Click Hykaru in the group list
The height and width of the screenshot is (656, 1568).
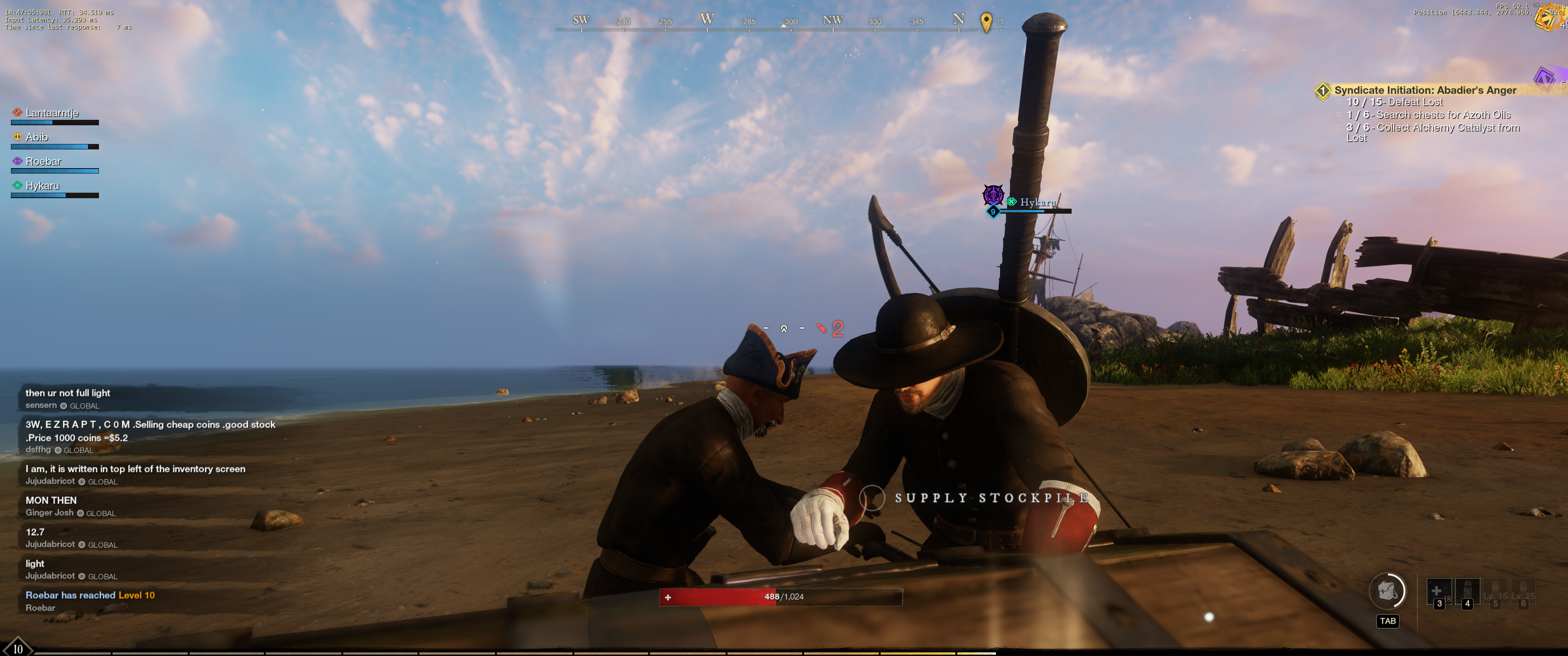coord(42,186)
